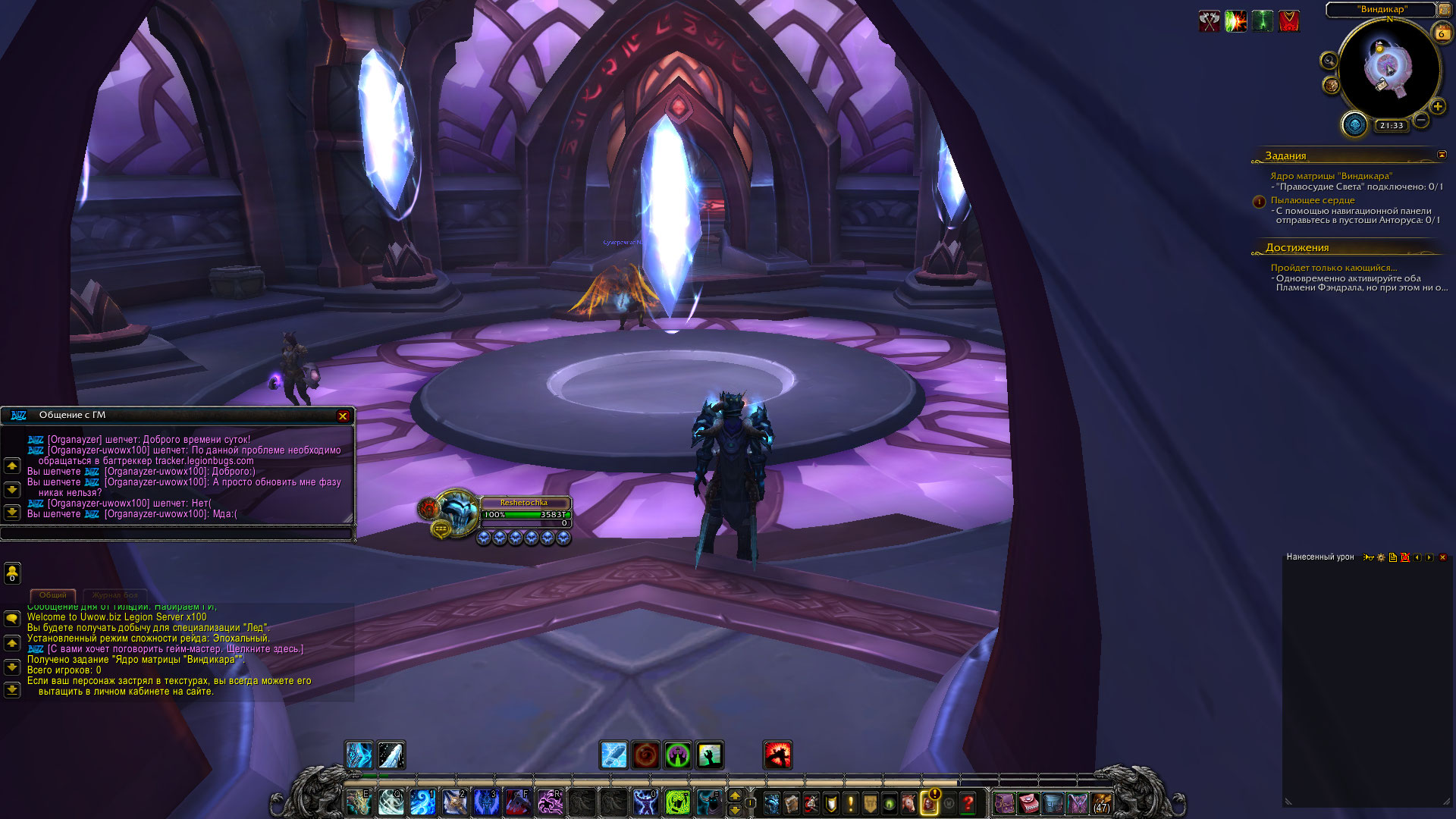This screenshot has width=1456, height=819.
Task: Click the blue class hall button by the minimap
Action: point(1354,124)
